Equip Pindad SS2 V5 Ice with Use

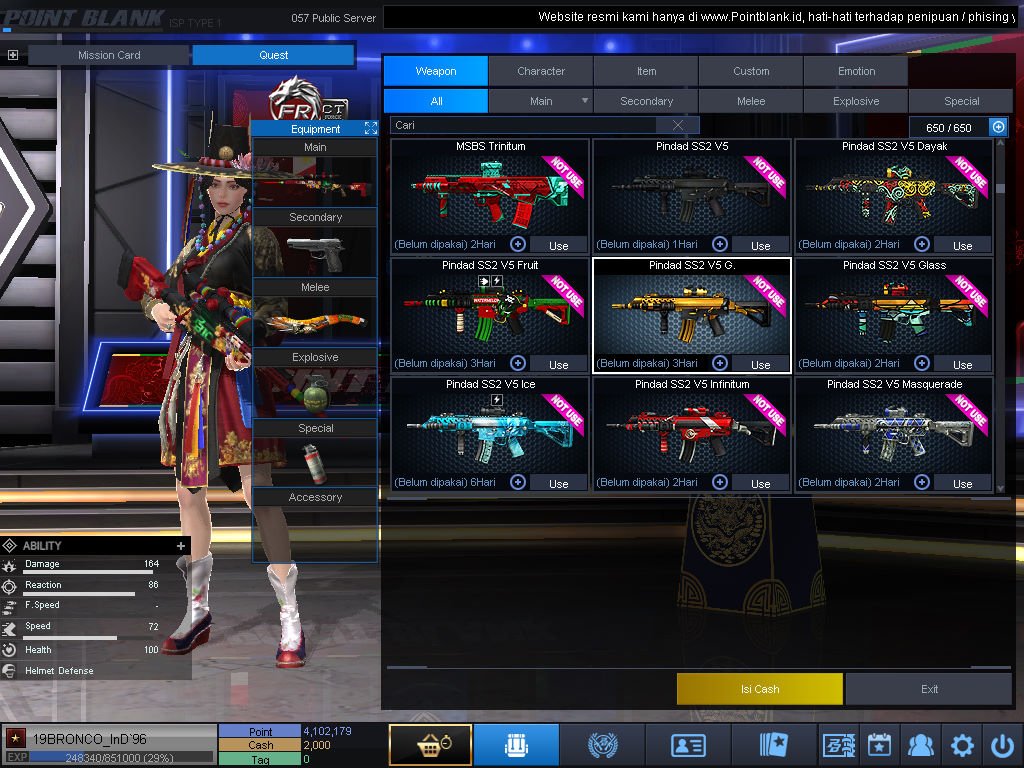click(558, 483)
